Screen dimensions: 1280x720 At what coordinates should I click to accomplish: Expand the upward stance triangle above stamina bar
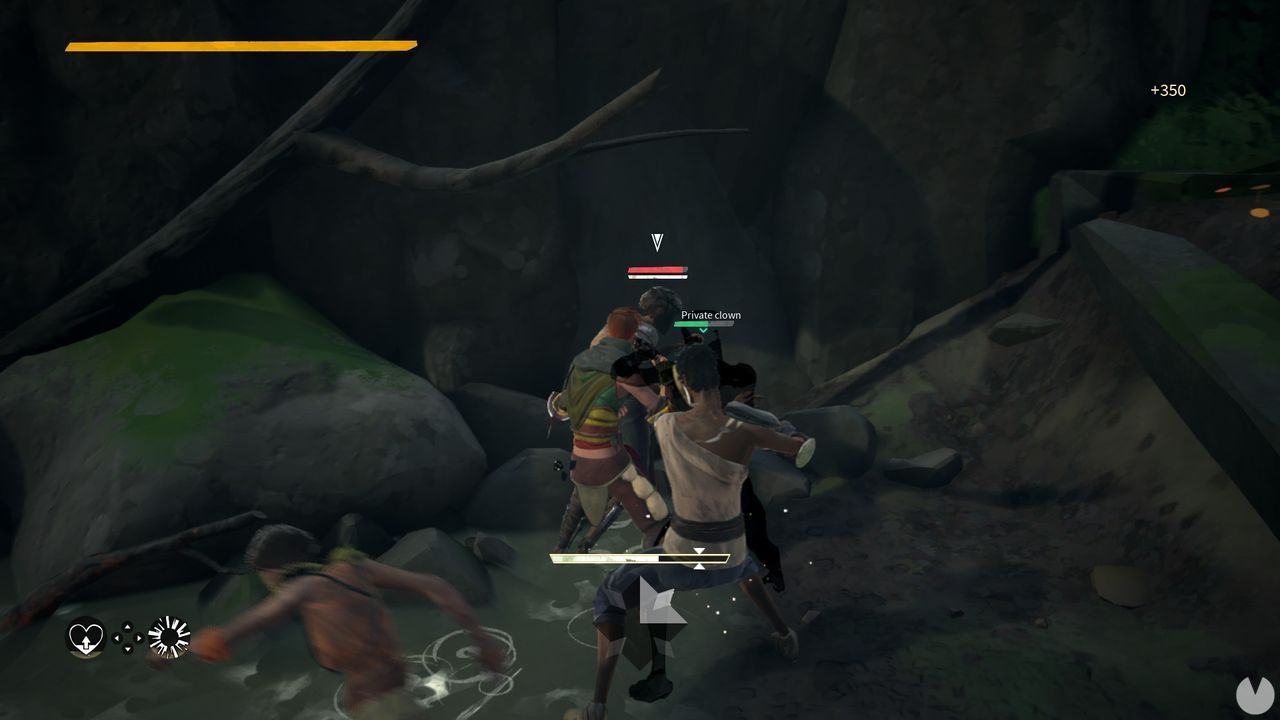pos(700,550)
